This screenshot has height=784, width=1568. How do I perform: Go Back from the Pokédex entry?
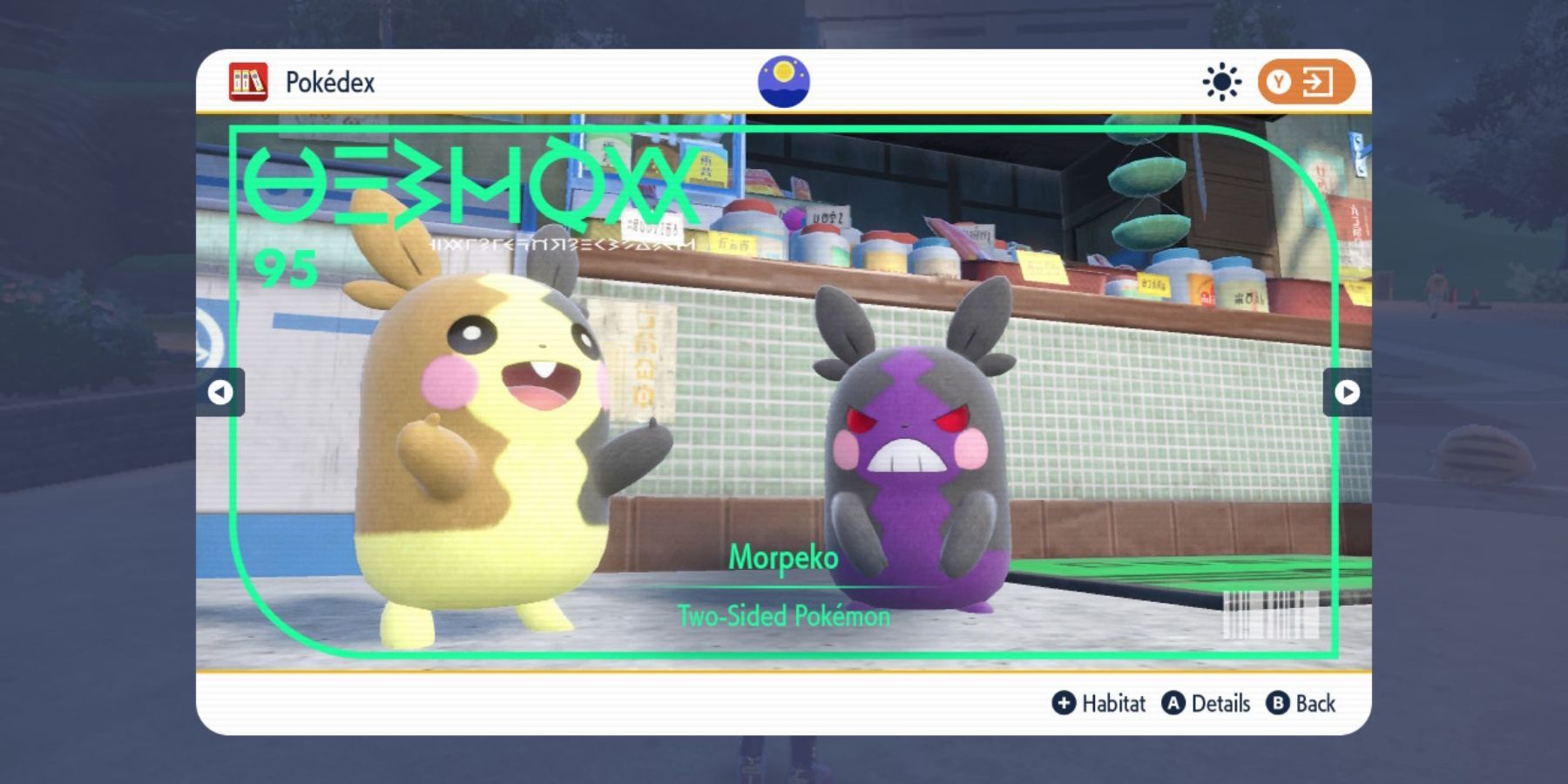(x=1301, y=703)
